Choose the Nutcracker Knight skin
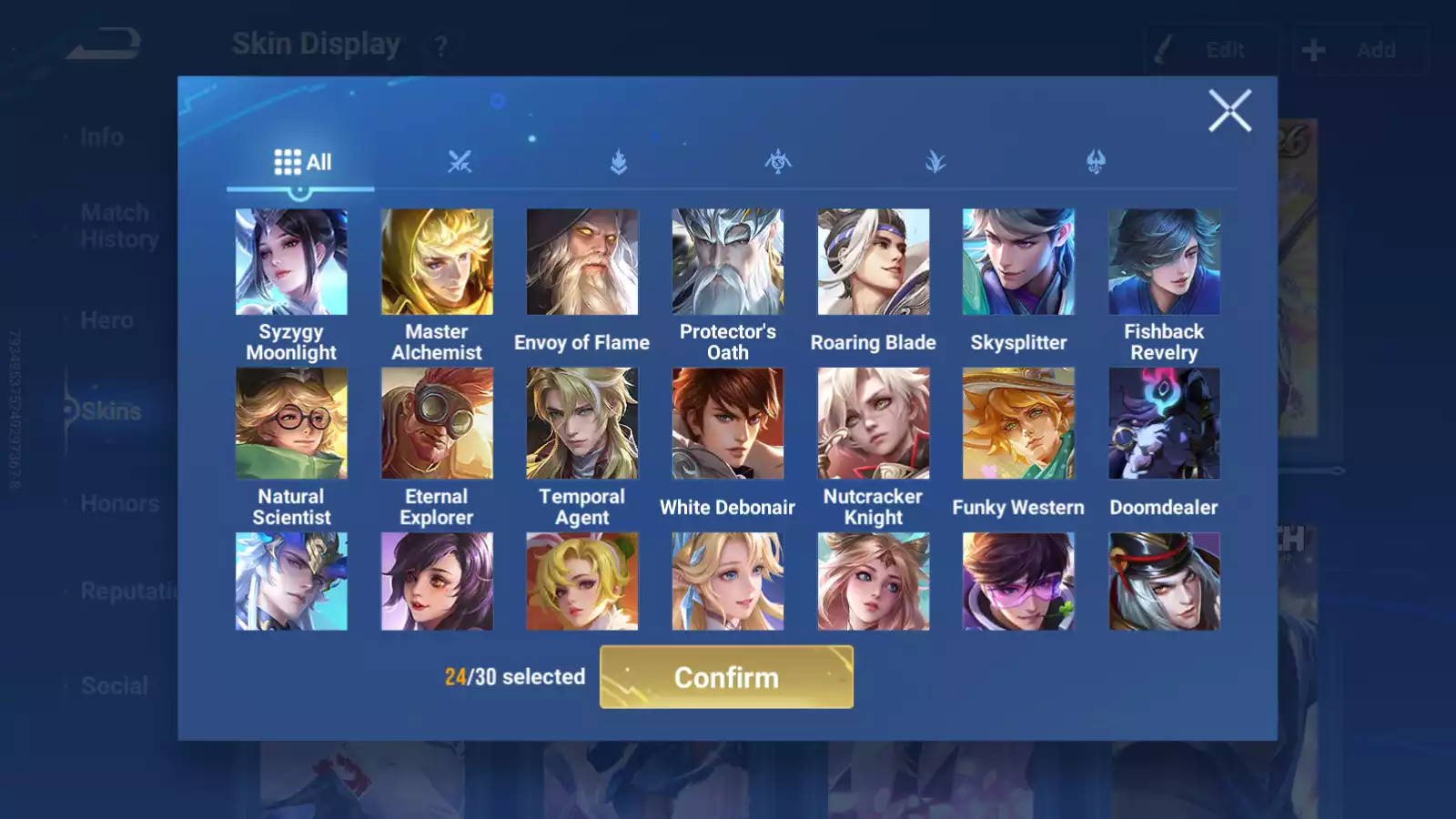The image size is (1456, 819). click(874, 423)
